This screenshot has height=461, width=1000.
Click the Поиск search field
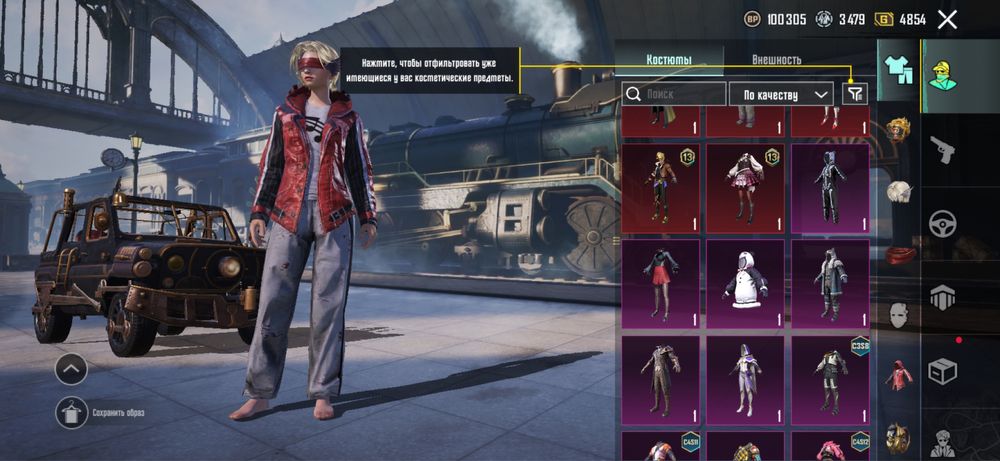[x=674, y=94]
